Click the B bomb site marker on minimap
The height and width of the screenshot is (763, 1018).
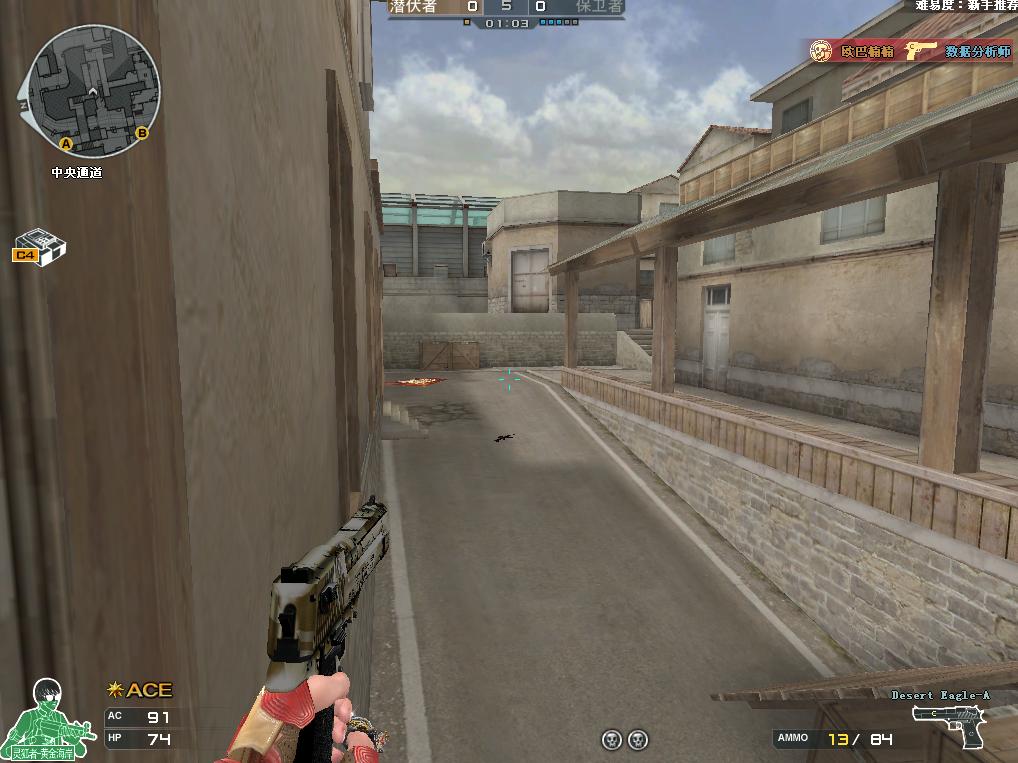pos(142,132)
